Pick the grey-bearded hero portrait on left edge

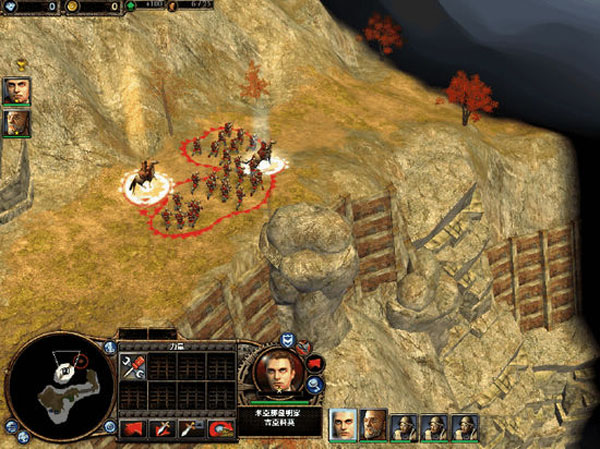tap(16, 123)
